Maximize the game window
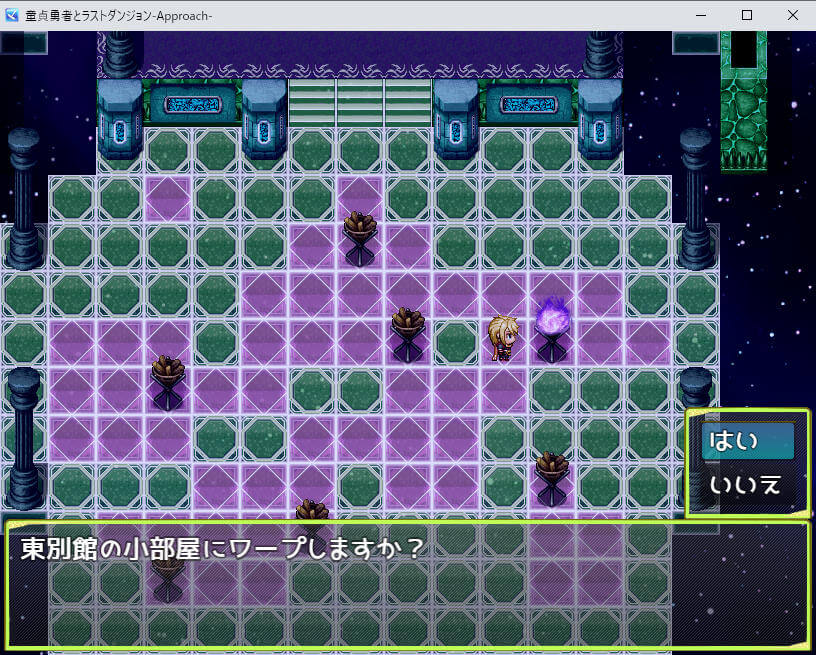Screen dimensions: 816x655 click(x=746, y=15)
